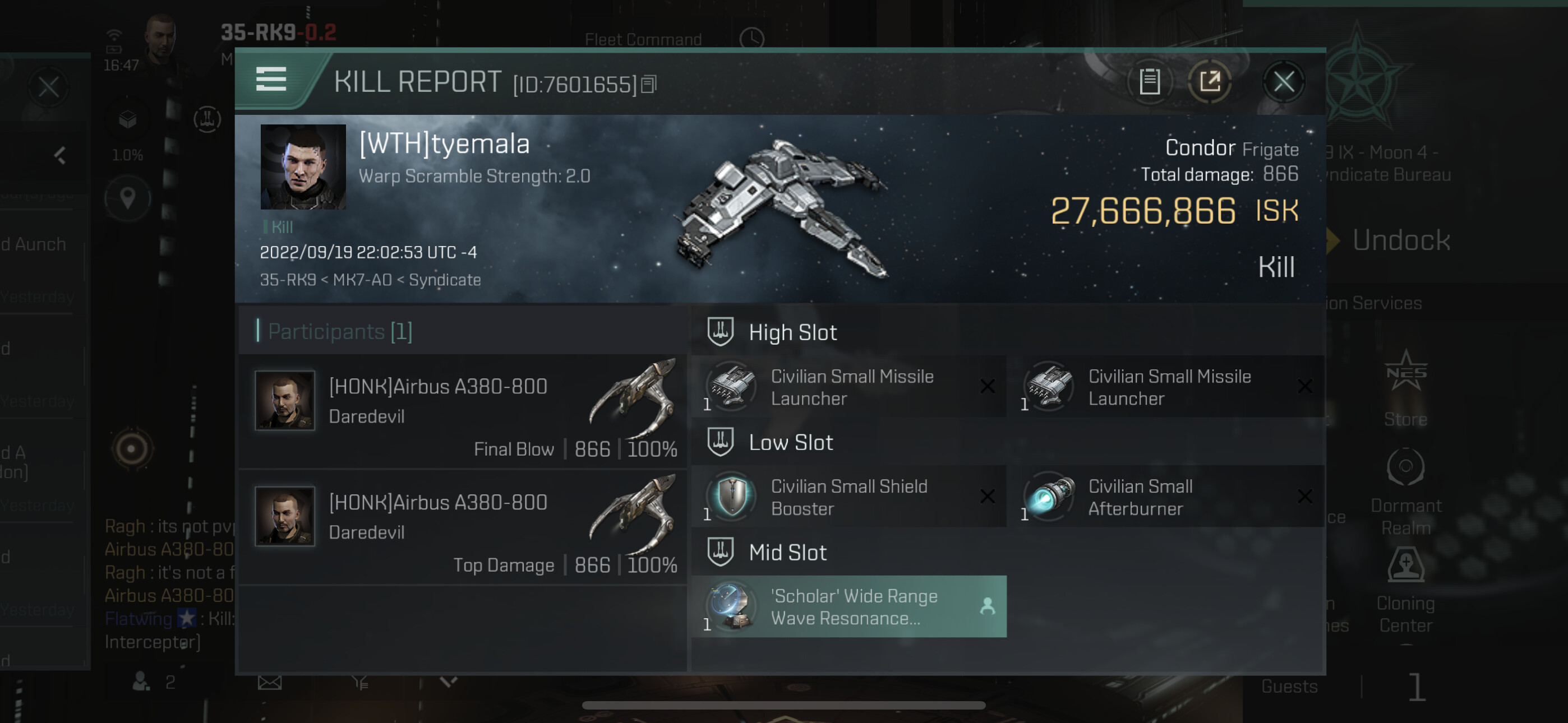The height and width of the screenshot is (723, 1568).
Task: Undock from the station
Action: pyautogui.click(x=1400, y=240)
